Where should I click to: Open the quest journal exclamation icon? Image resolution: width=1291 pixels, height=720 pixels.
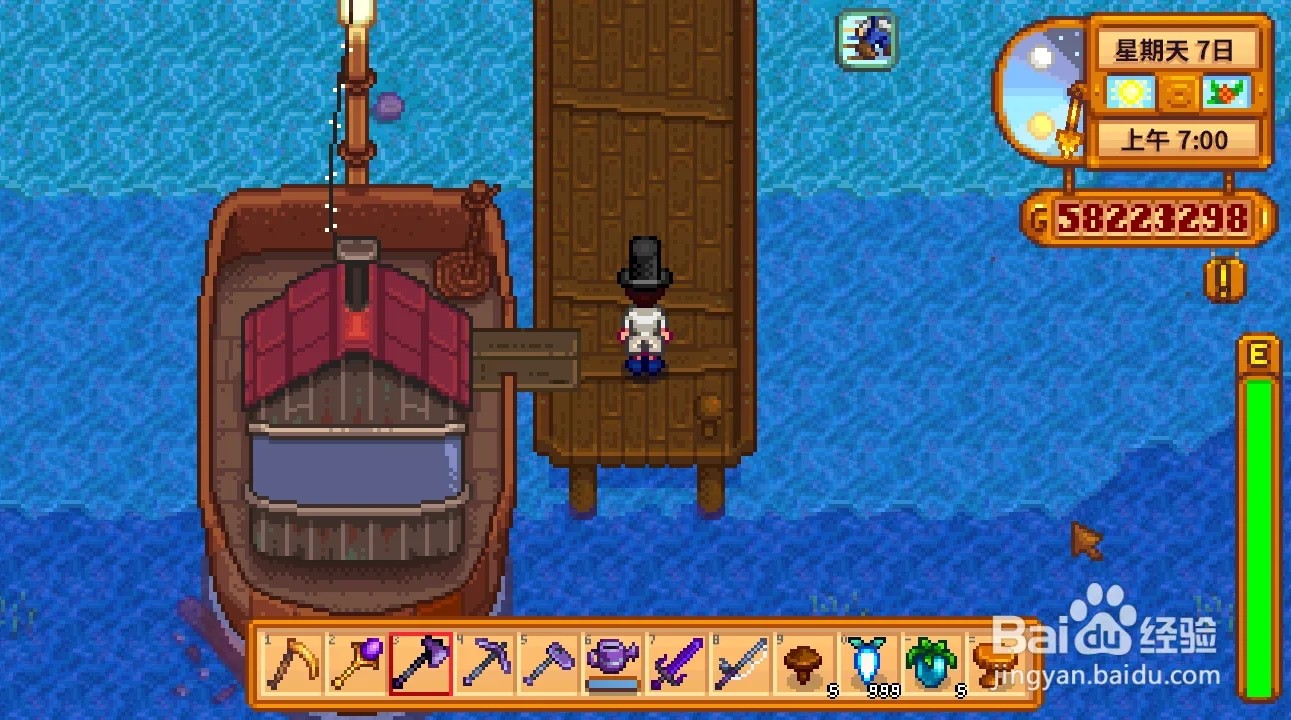(x=1219, y=280)
